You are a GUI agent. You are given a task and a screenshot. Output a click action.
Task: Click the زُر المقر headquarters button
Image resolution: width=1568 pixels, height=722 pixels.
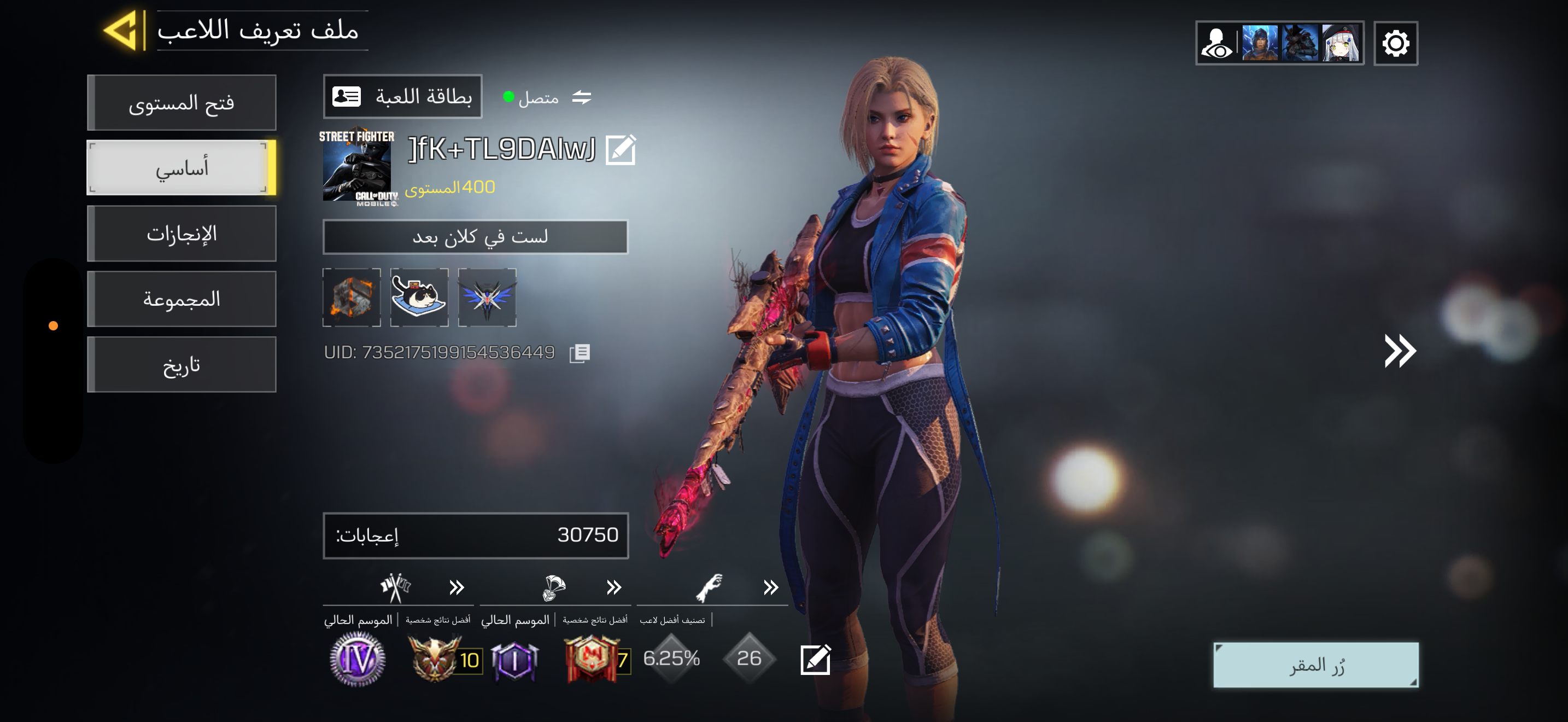tap(1315, 665)
